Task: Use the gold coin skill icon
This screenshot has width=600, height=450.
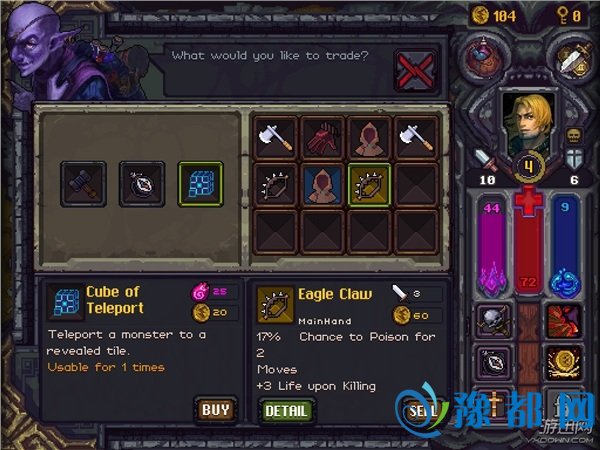Action: (564, 359)
